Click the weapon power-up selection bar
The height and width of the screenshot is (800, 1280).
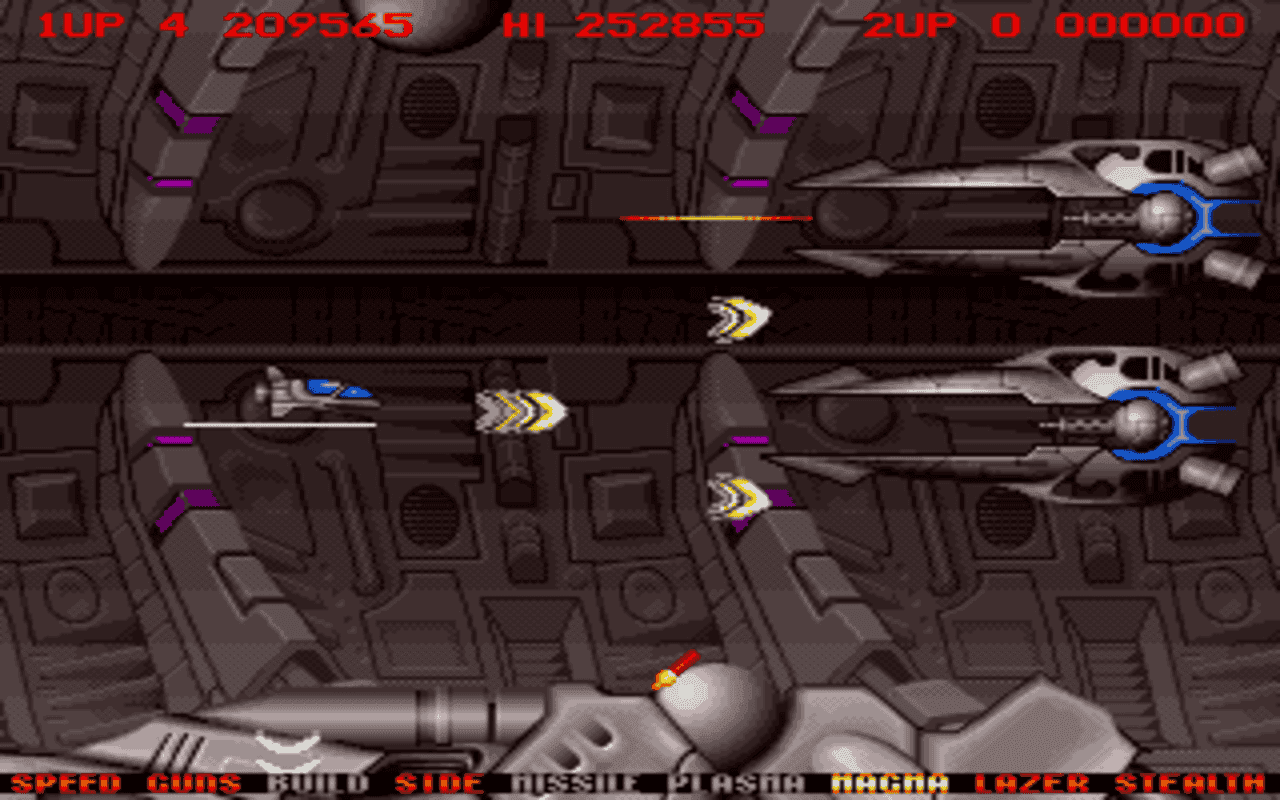coord(640,783)
